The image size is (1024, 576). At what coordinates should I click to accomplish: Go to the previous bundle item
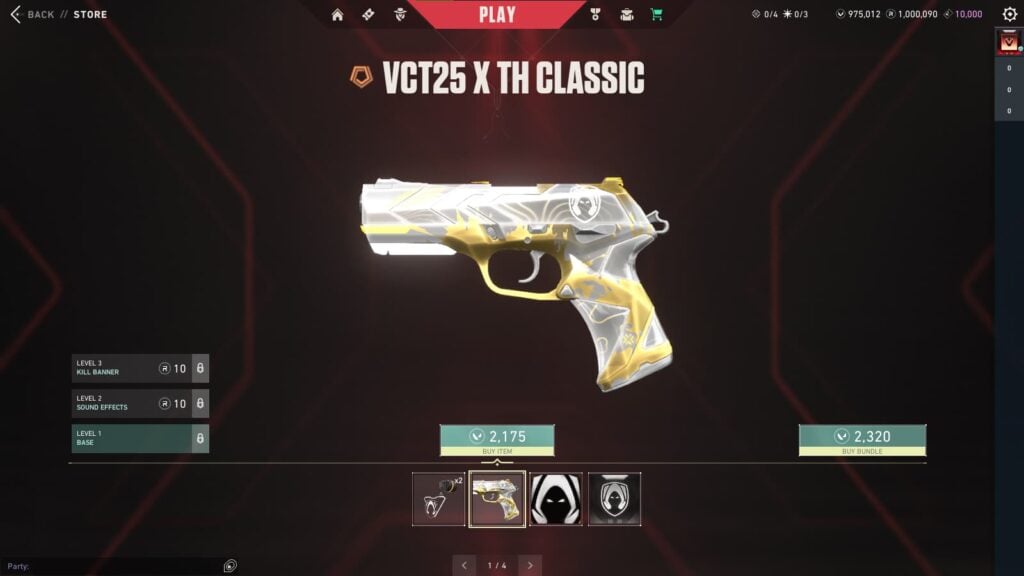(x=464, y=565)
